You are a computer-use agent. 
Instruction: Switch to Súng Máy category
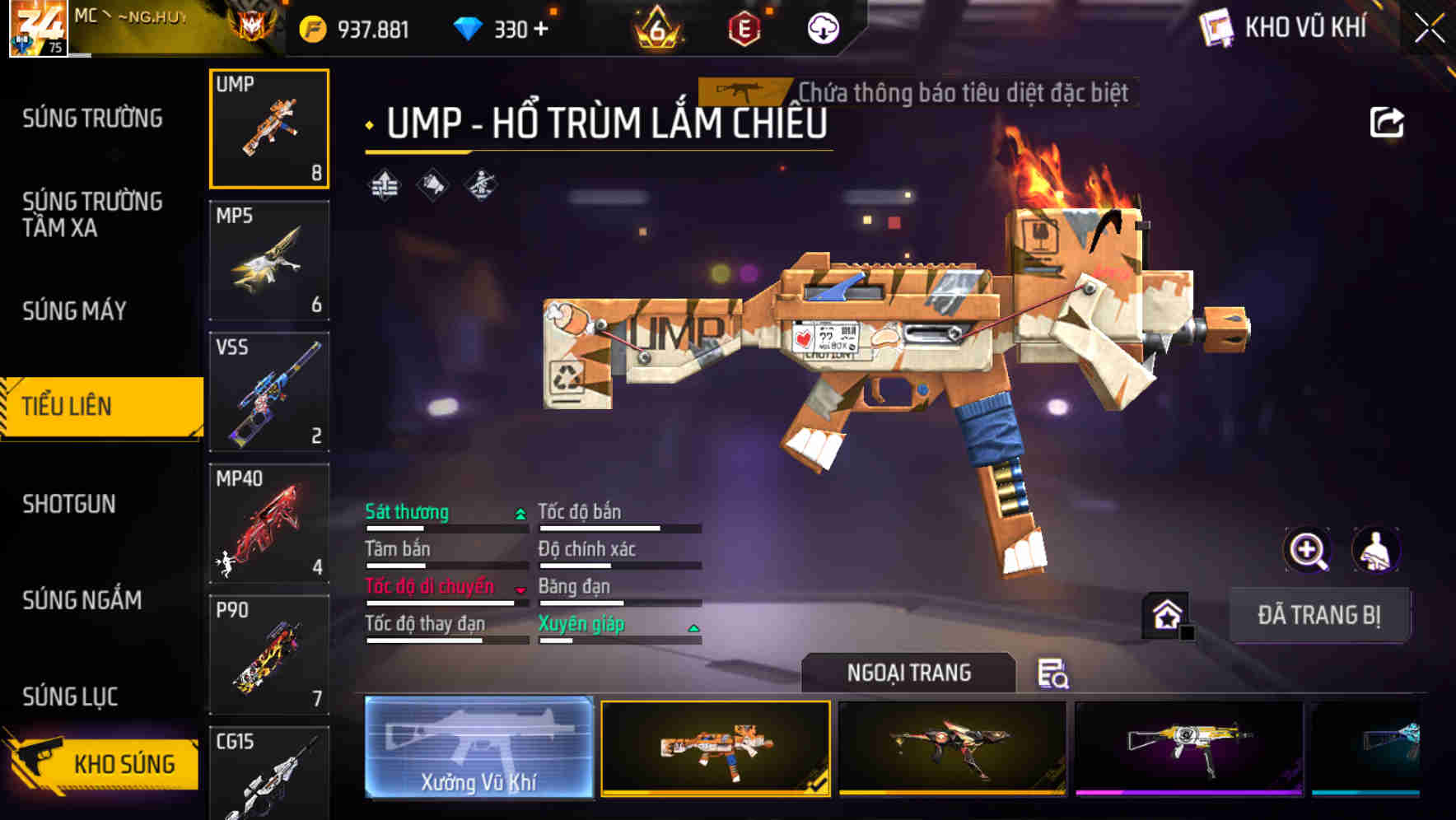point(75,310)
